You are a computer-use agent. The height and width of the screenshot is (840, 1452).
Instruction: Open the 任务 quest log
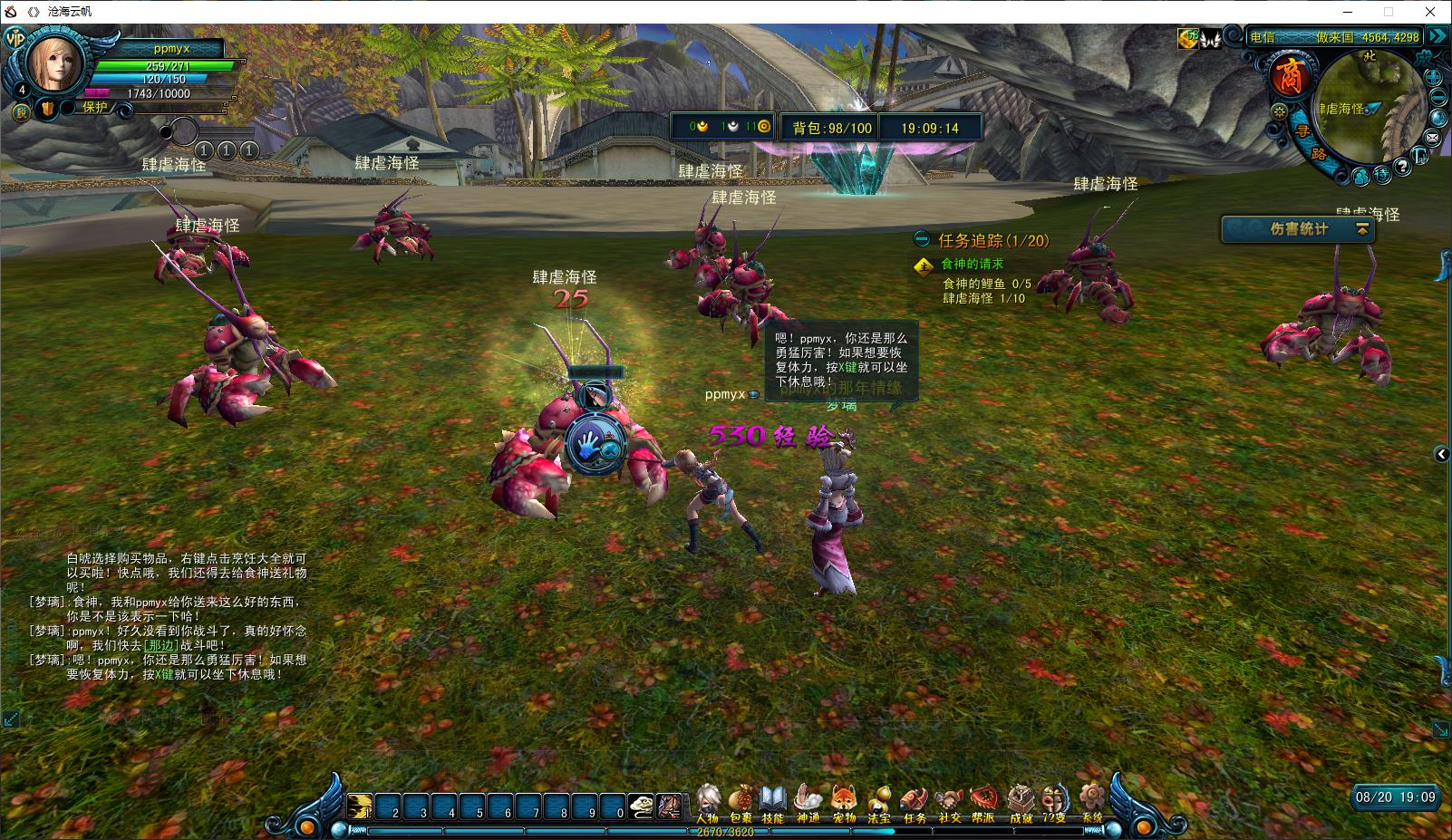pyautogui.click(x=915, y=802)
